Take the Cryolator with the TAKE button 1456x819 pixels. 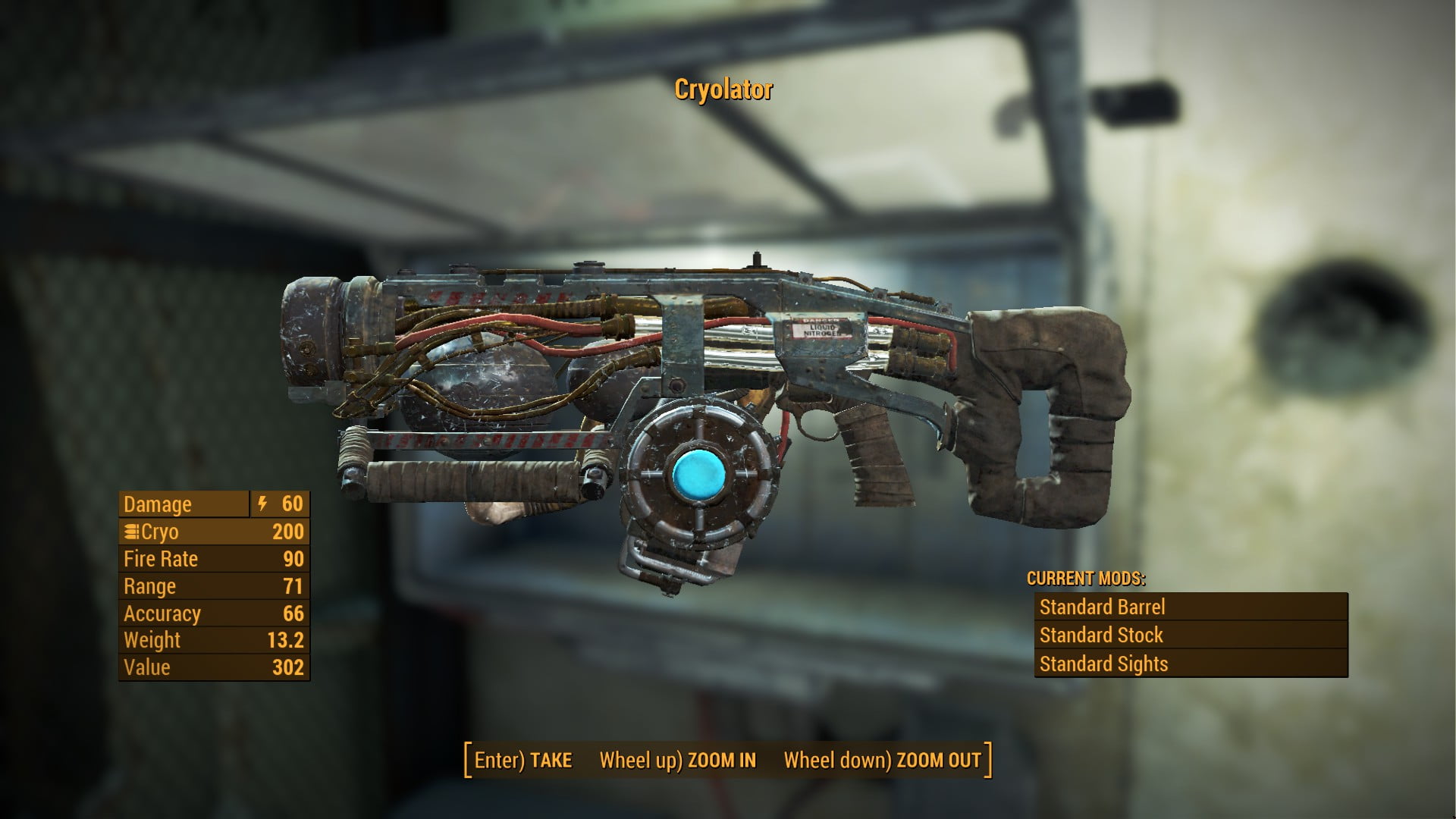(x=523, y=760)
